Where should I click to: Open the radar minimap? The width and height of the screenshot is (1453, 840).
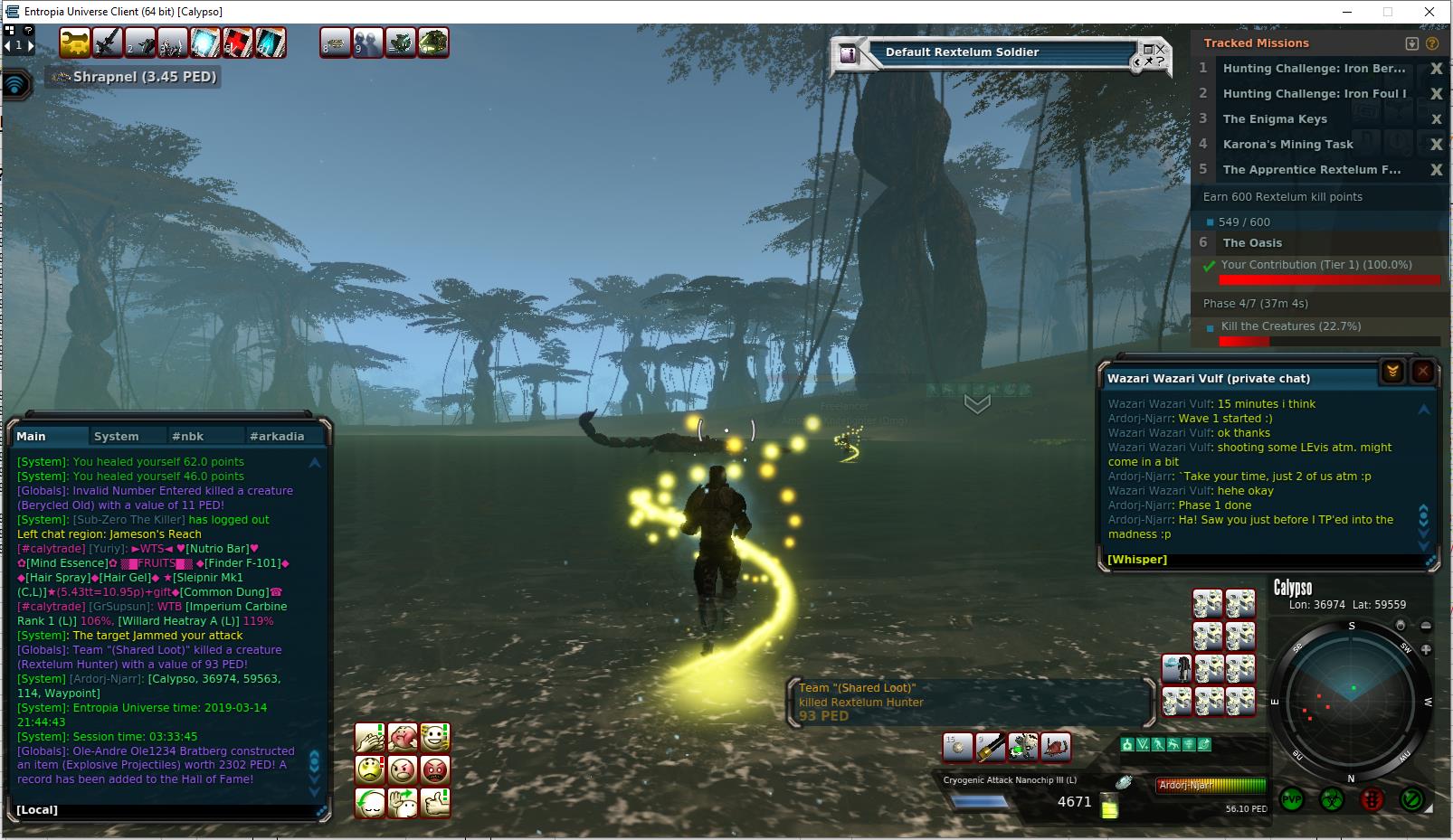pos(1352,699)
